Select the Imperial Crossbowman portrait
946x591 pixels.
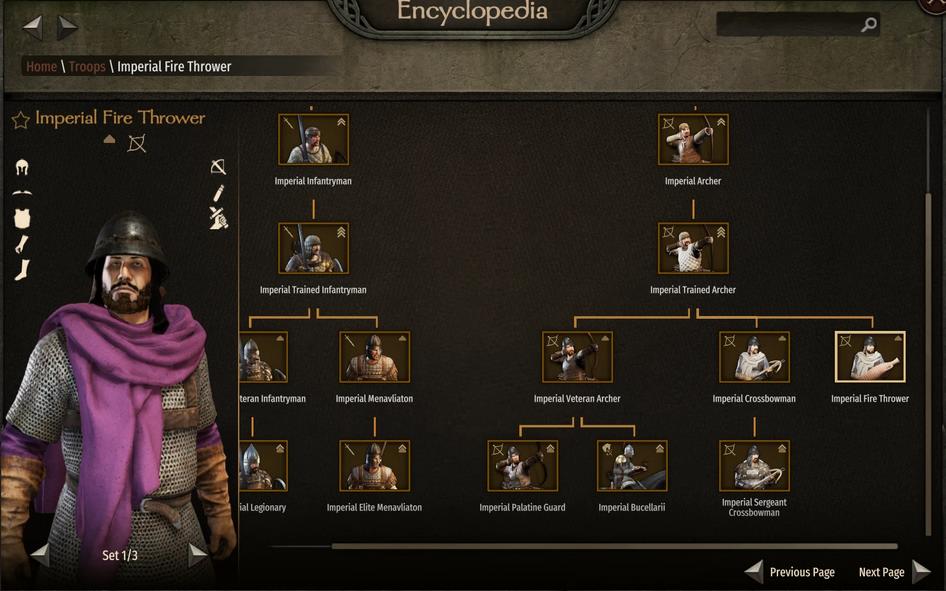point(754,357)
